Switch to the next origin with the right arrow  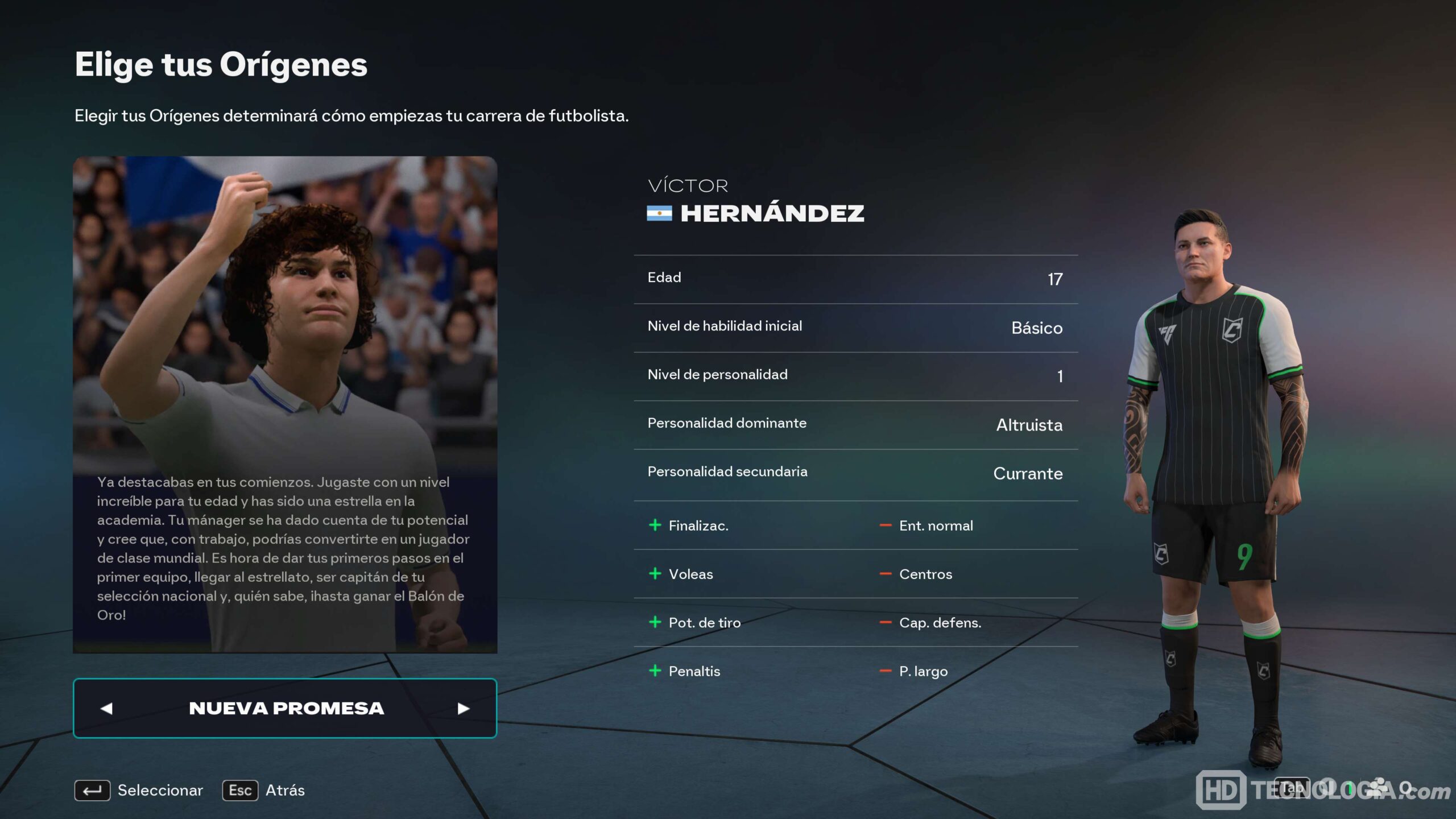point(464,708)
